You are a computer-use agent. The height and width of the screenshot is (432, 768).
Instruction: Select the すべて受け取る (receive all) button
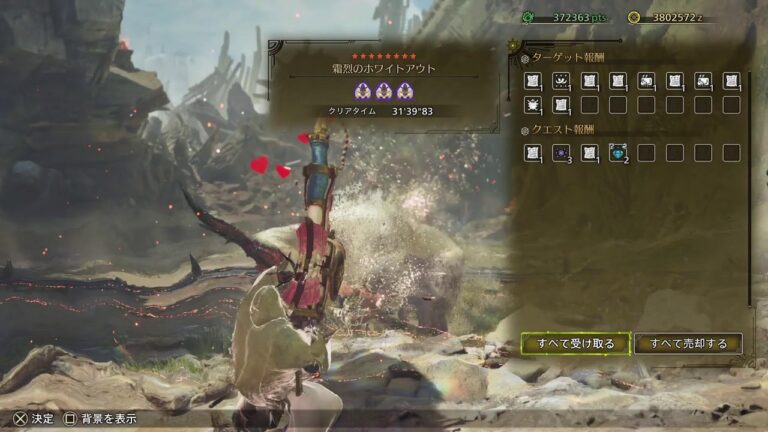click(x=575, y=344)
